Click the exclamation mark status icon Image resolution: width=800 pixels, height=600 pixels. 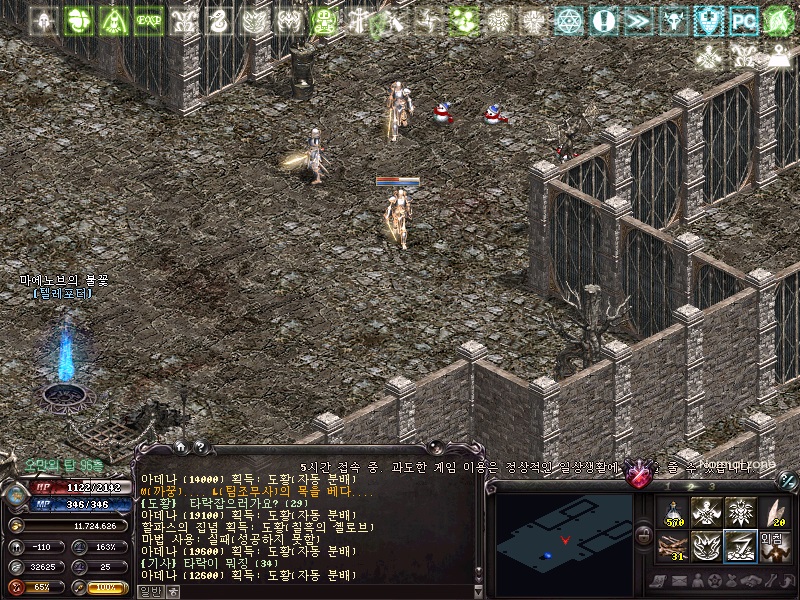[603, 19]
